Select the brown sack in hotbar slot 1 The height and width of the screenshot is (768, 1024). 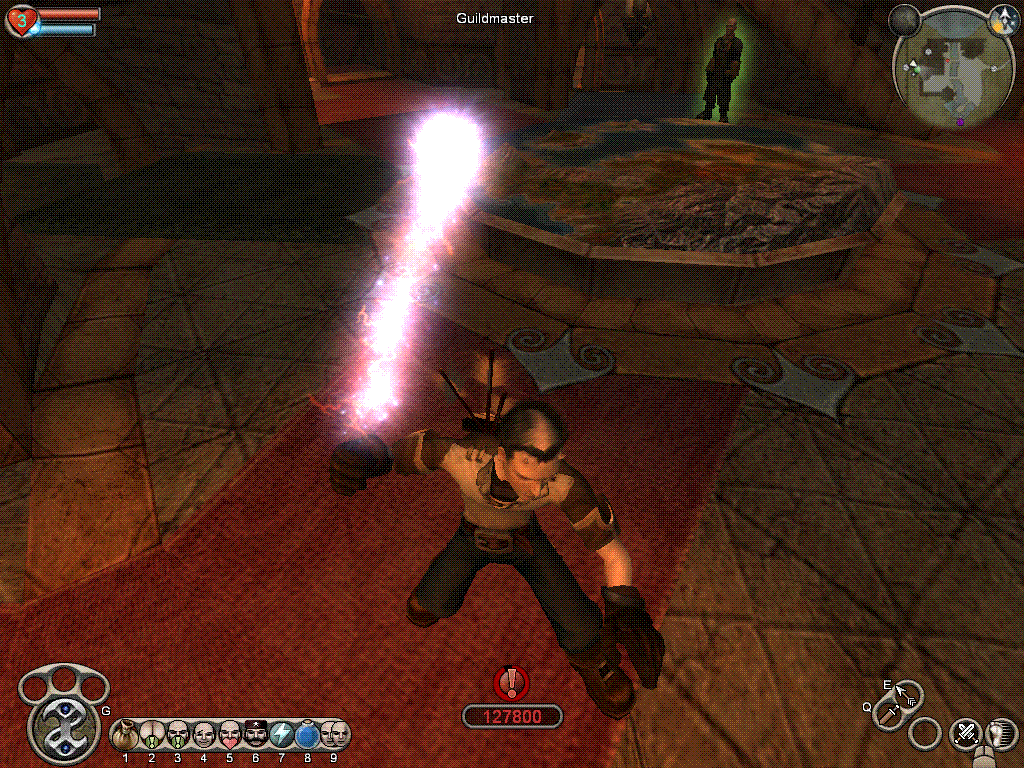point(126,735)
